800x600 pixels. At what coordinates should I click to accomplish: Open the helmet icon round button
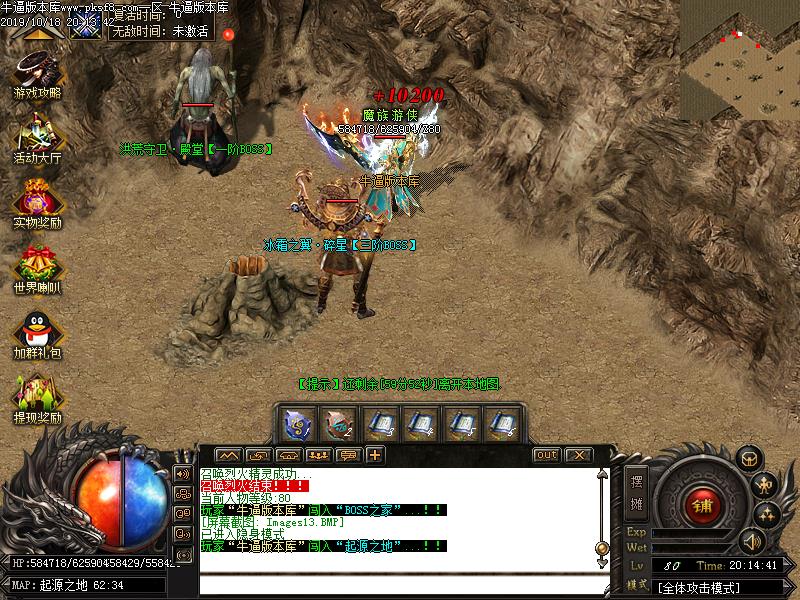tap(749, 458)
